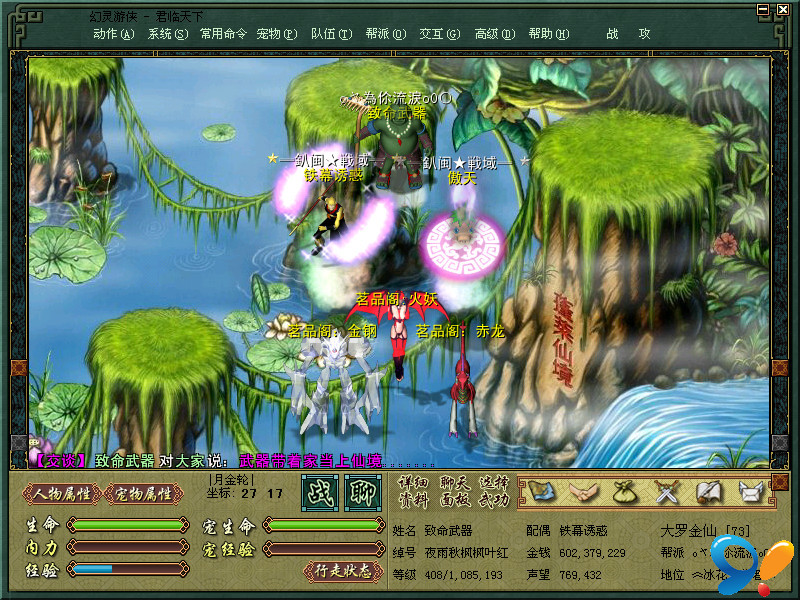The width and height of the screenshot is (800, 600).
Task: Open the 帮助 (Help) menu
Action: [546, 33]
